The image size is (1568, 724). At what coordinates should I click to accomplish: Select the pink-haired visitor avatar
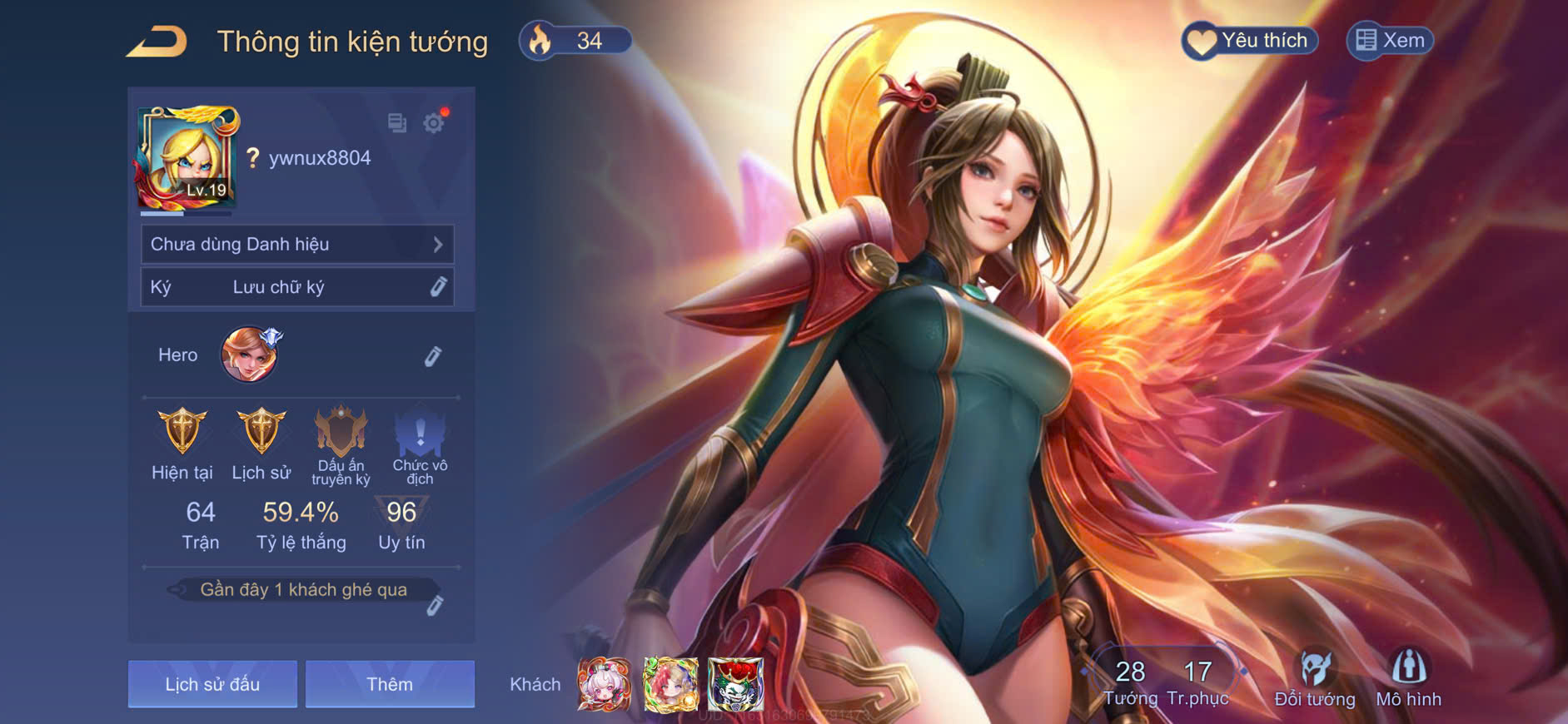click(605, 684)
